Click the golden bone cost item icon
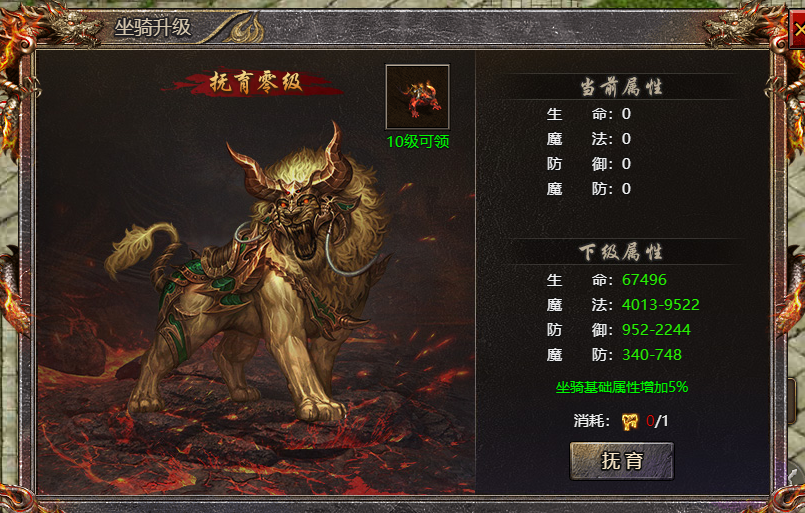805x513 pixels. [630, 421]
